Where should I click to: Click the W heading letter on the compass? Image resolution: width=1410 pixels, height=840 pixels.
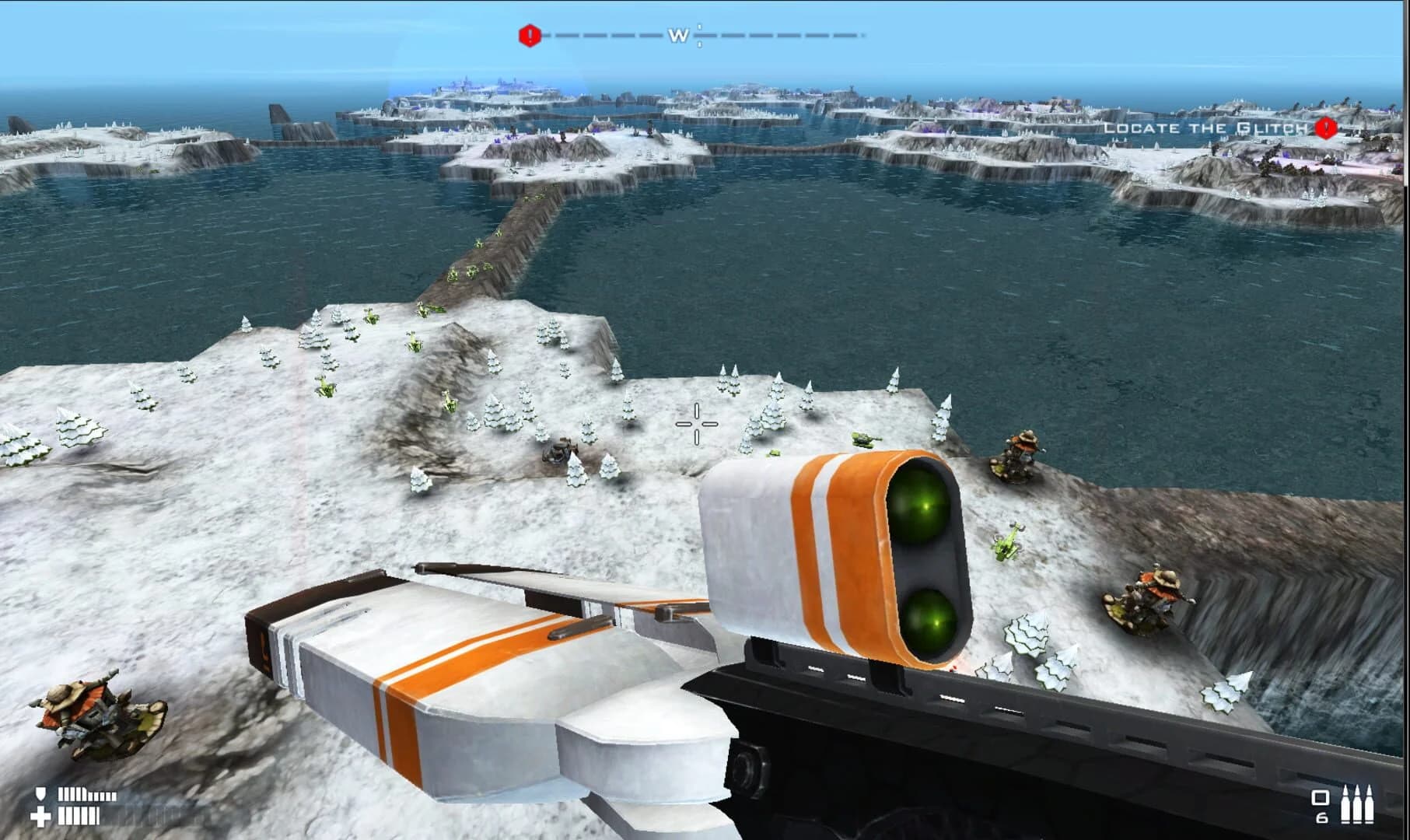(x=678, y=34)
